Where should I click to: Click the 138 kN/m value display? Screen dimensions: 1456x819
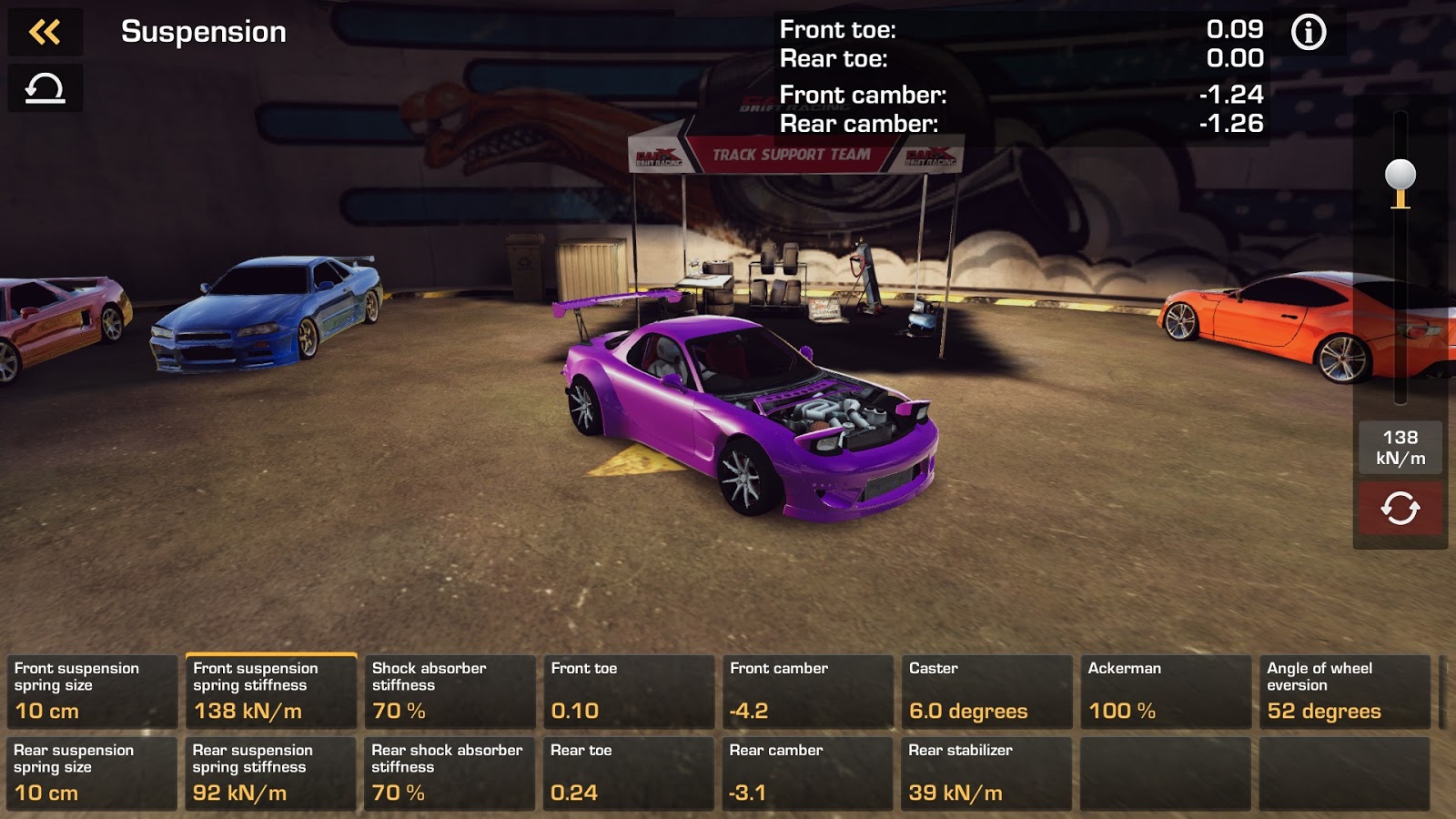[1400, 449]
